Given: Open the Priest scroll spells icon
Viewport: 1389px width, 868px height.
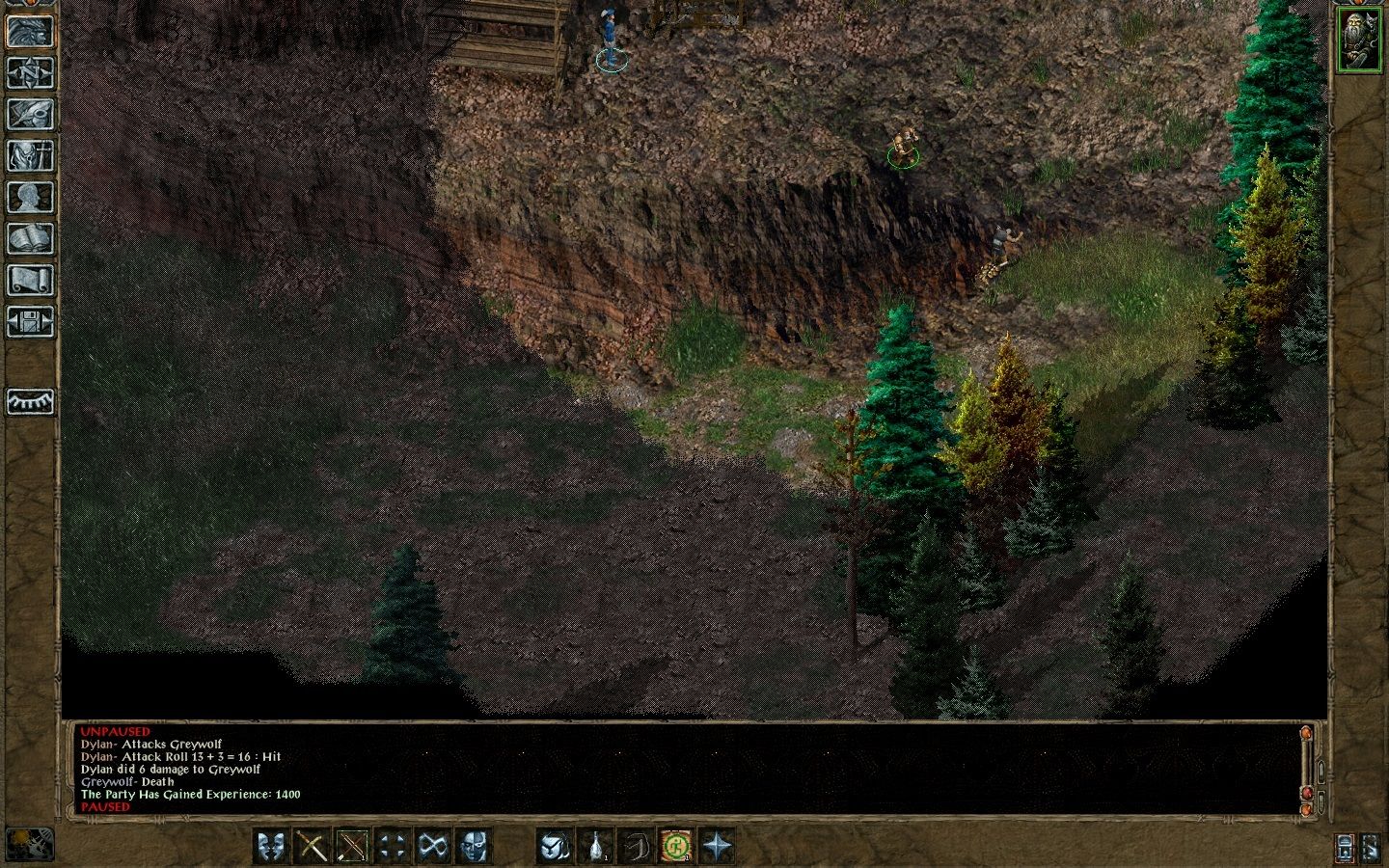Looking at the screenshot, I should [x=30, y=279].
